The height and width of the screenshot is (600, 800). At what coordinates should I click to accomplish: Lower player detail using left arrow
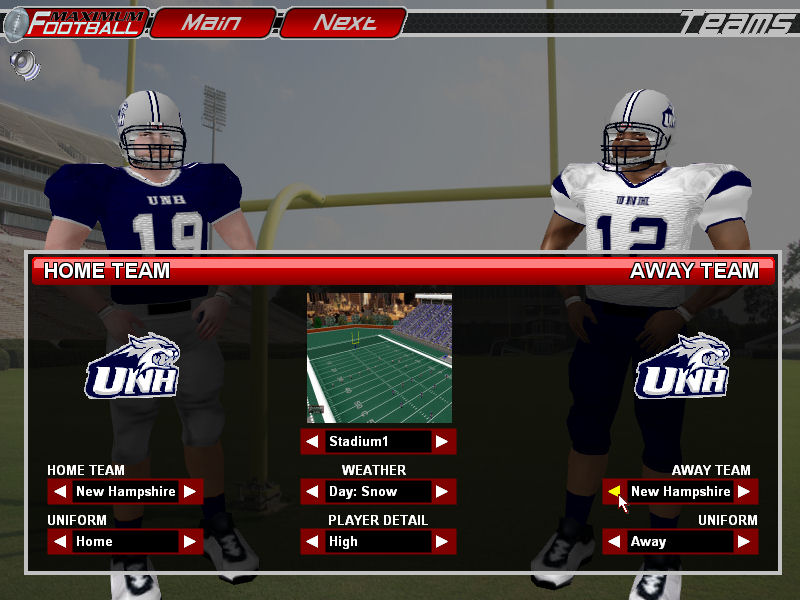(x=313, y=542)
